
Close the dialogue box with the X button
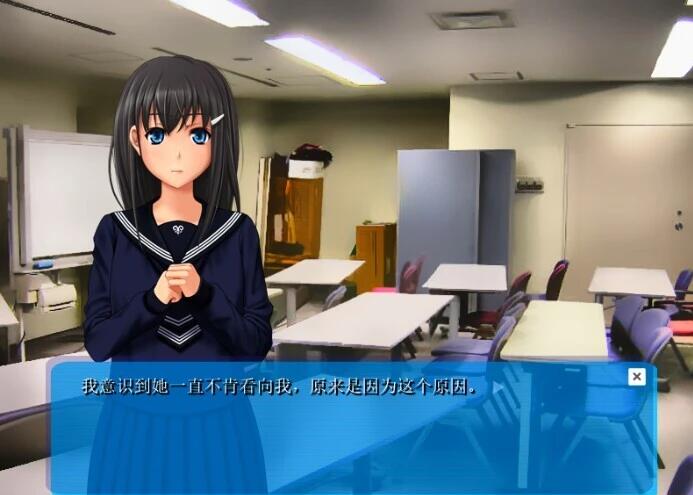pos(636,376)
